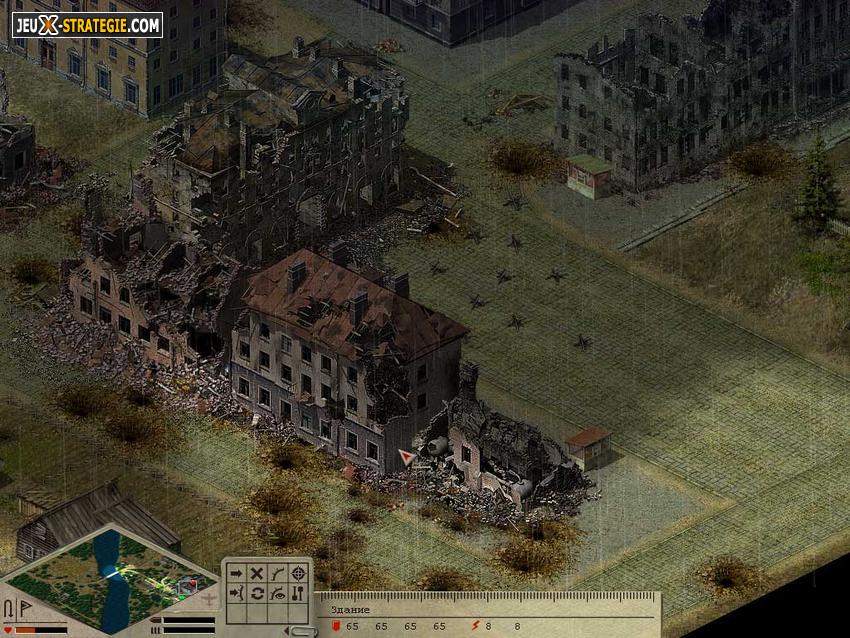Choose the path-with-eye patrol command
850x638 pixels.
[x=277, y=593]
